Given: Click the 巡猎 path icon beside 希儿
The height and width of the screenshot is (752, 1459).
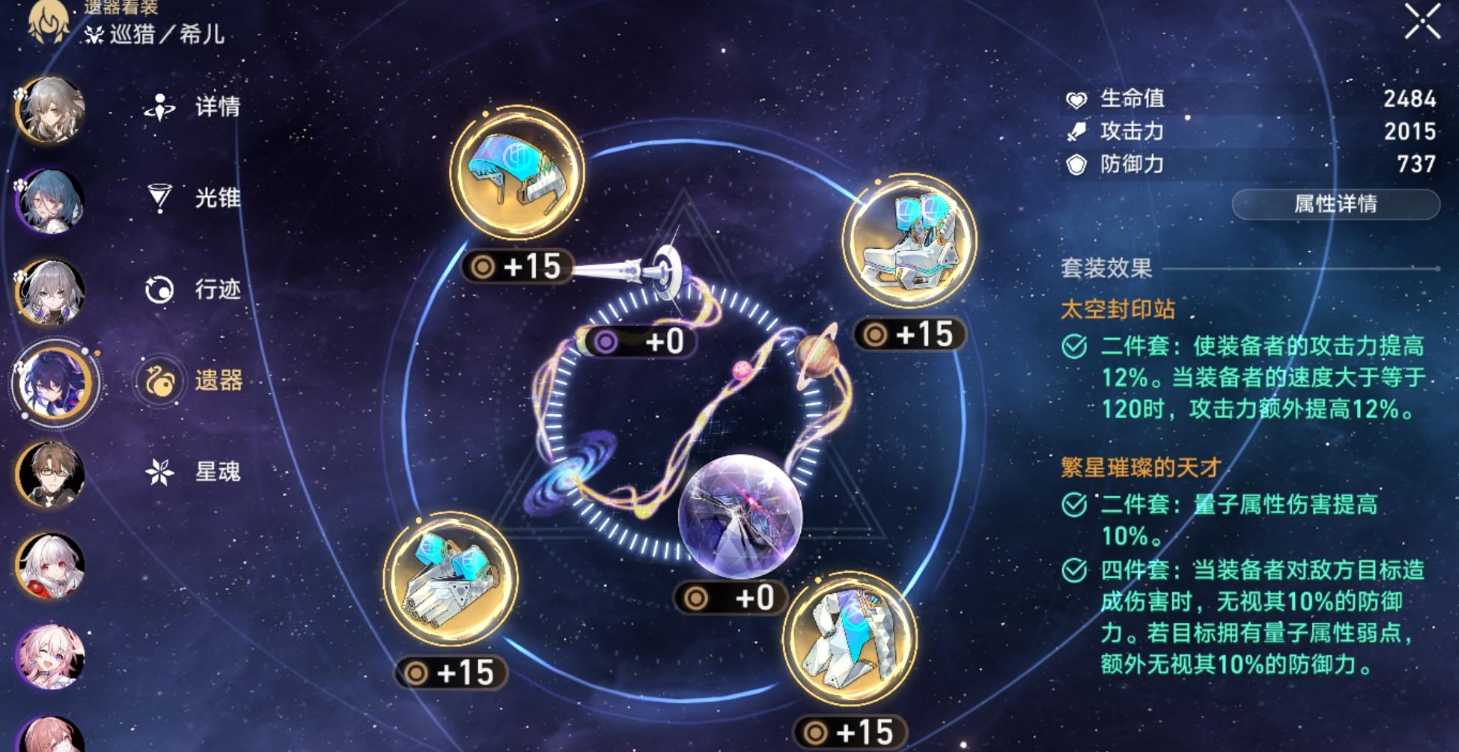Looking at the screenshot, I should coord(94,34).
